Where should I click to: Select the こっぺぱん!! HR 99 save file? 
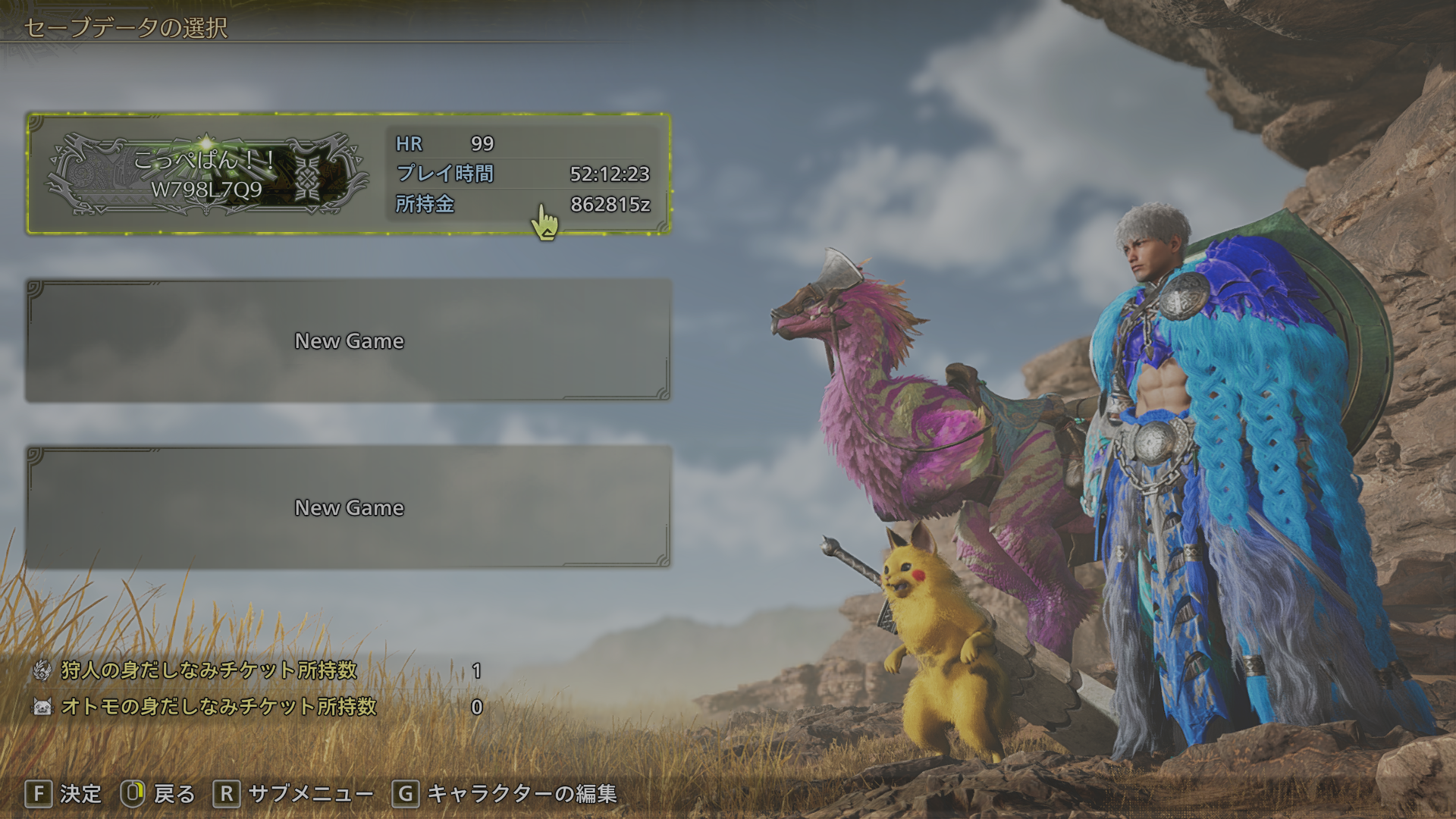(x=349, y=174)
